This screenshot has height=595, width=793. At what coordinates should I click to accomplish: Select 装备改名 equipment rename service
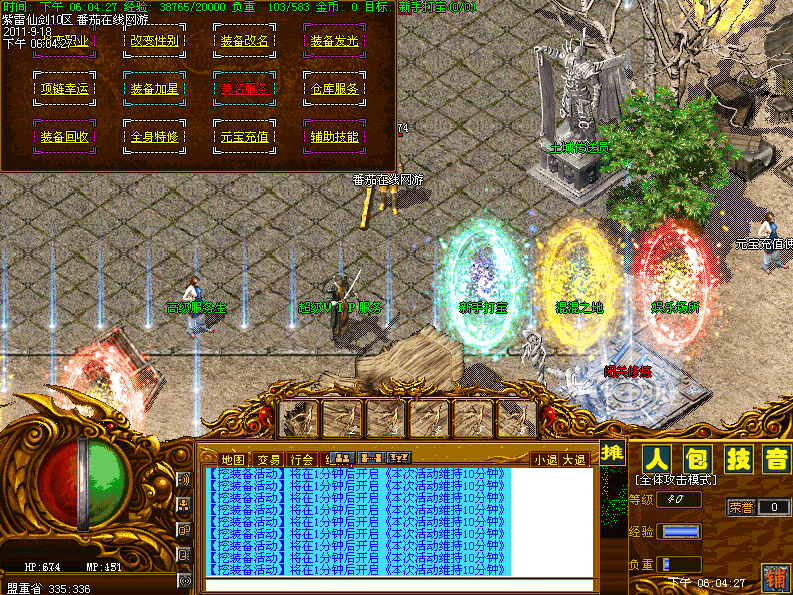[x=244, y=42]
